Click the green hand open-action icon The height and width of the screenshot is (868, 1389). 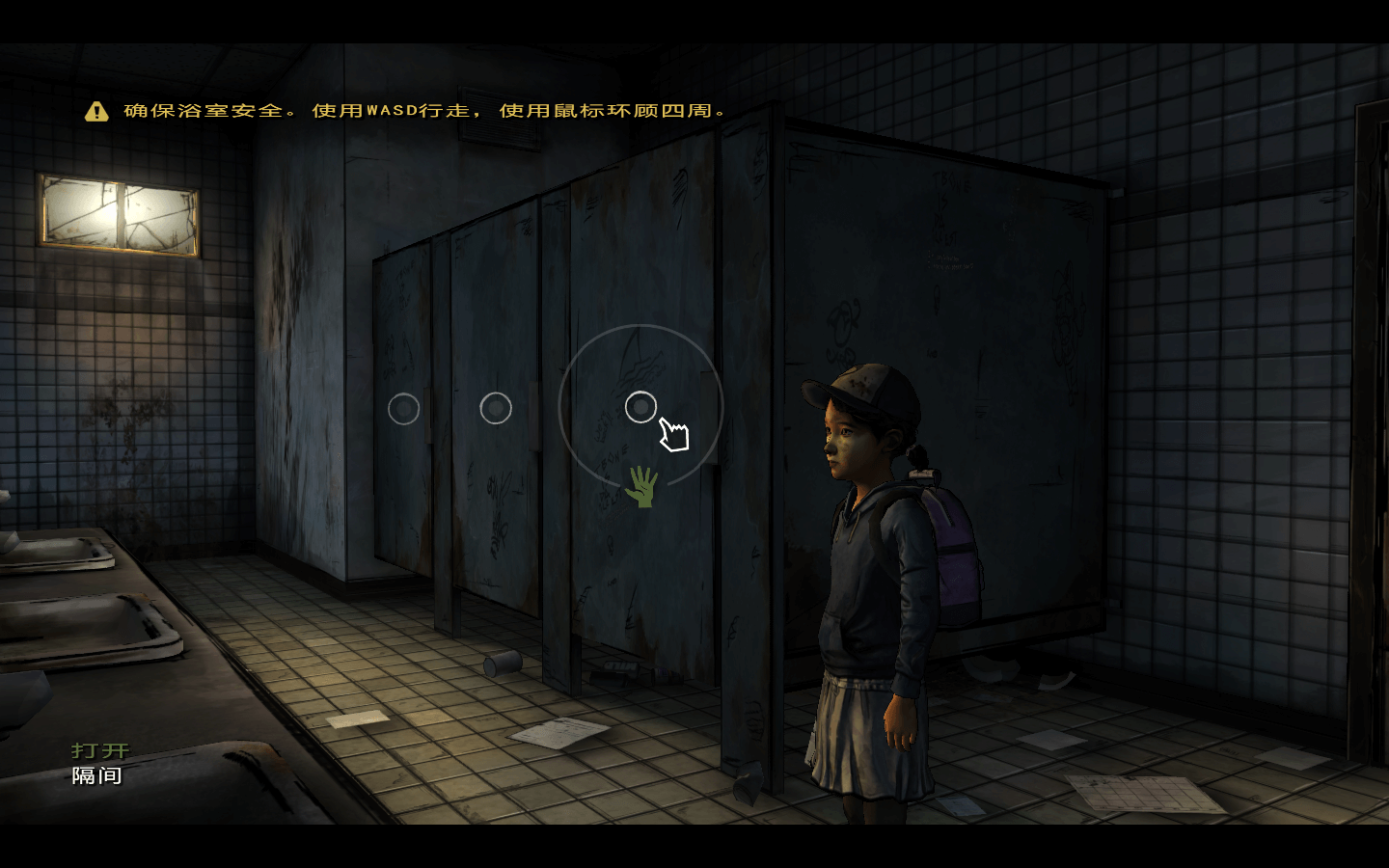coord(640,486)
